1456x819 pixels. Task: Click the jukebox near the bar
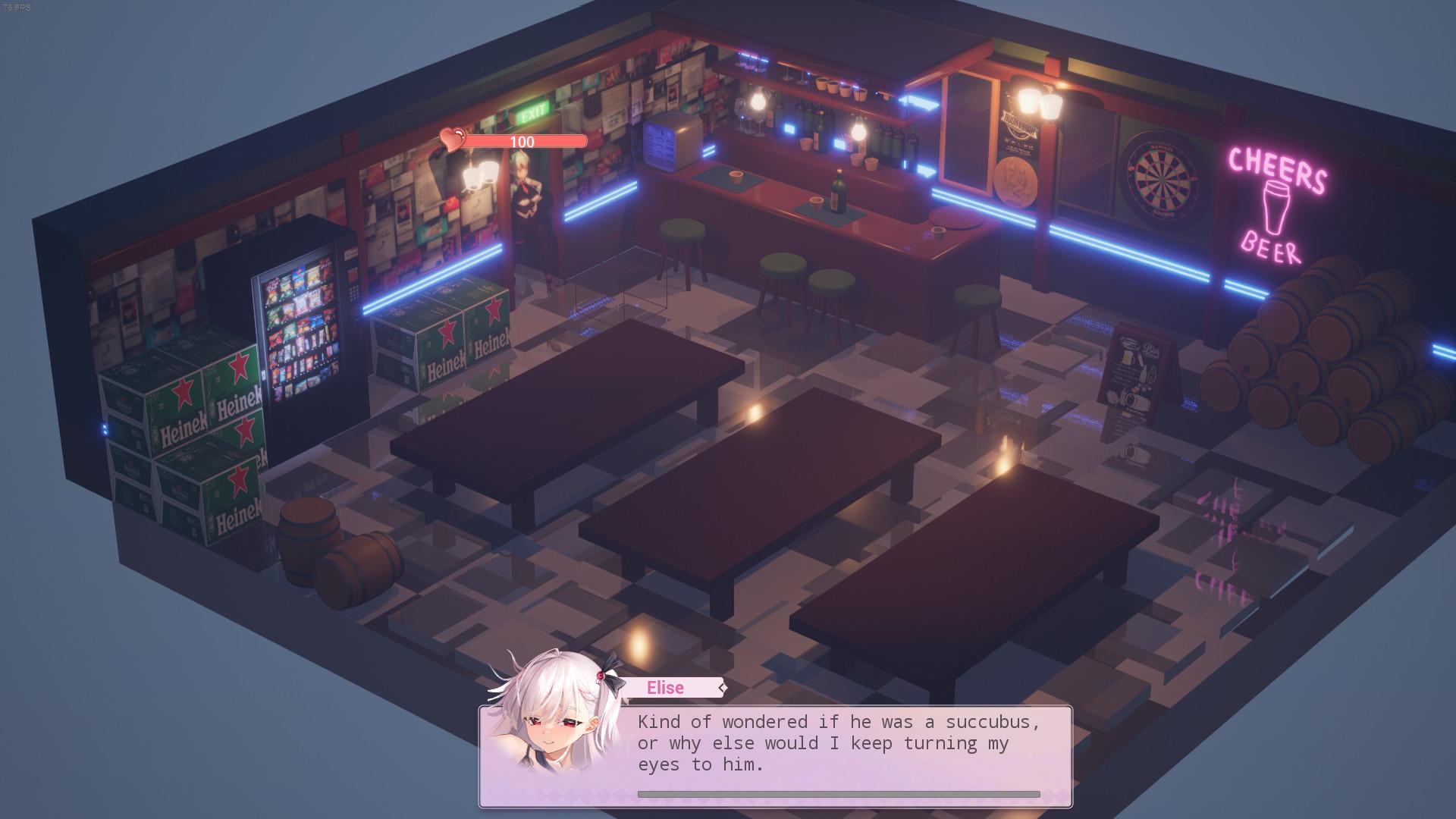click(x=670, y=143)
